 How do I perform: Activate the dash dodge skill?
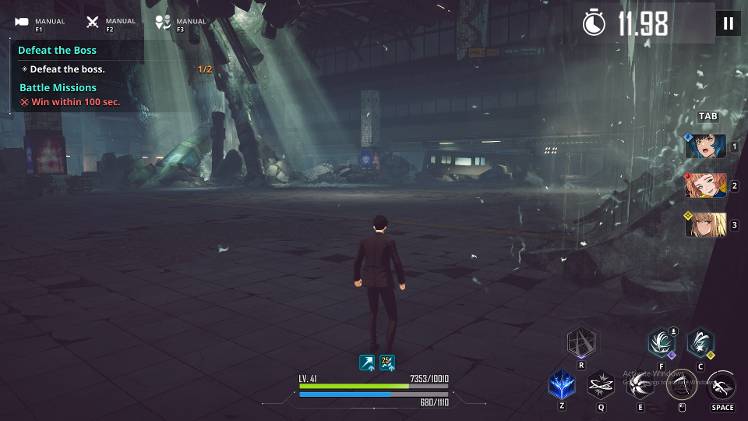(722, 385)
